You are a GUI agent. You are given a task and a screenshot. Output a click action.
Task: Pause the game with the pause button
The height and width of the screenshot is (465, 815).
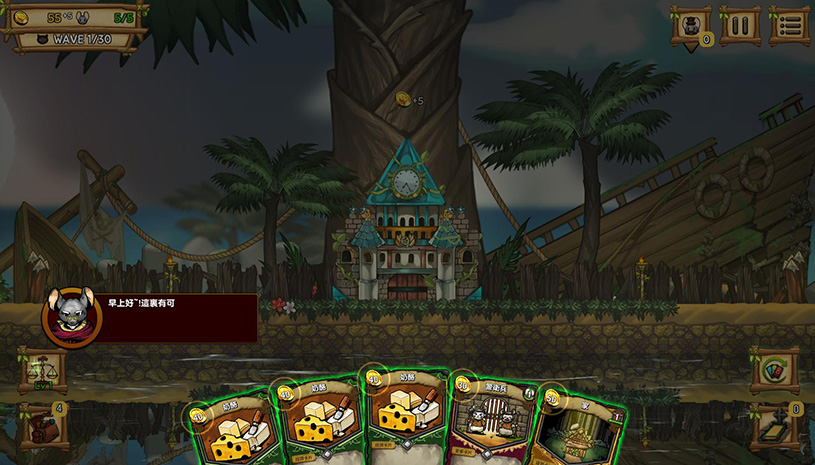pyautogui.click(x=740, y=25)
